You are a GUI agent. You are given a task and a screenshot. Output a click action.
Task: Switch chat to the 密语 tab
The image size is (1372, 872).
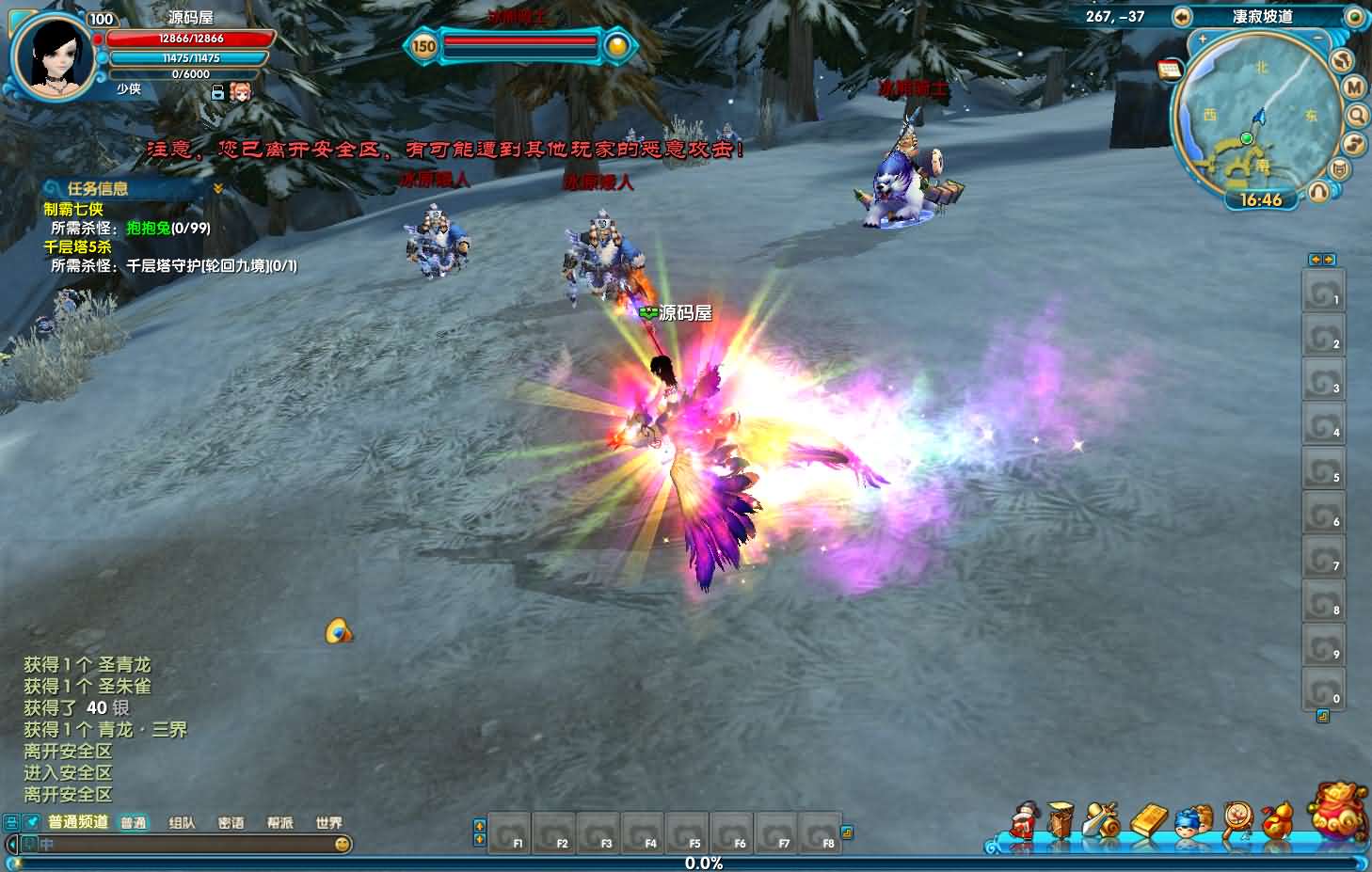point(231,823)
